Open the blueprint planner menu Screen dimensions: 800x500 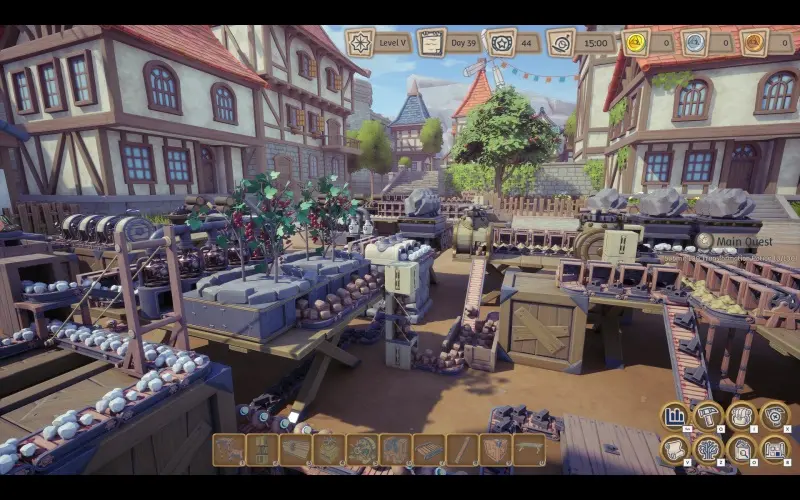pos(774,449)
